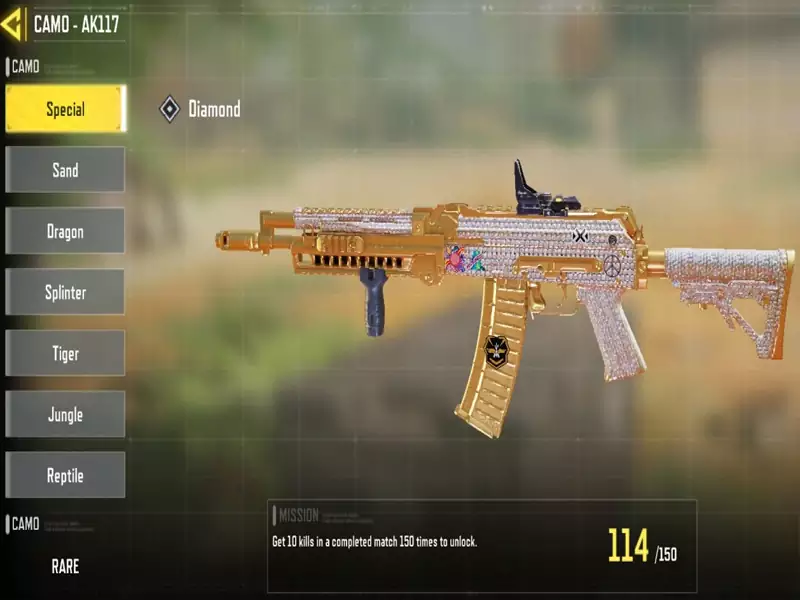The image size is (800, 600).
Task: Select the Diamond camo entry
Action: click(200, 109)
